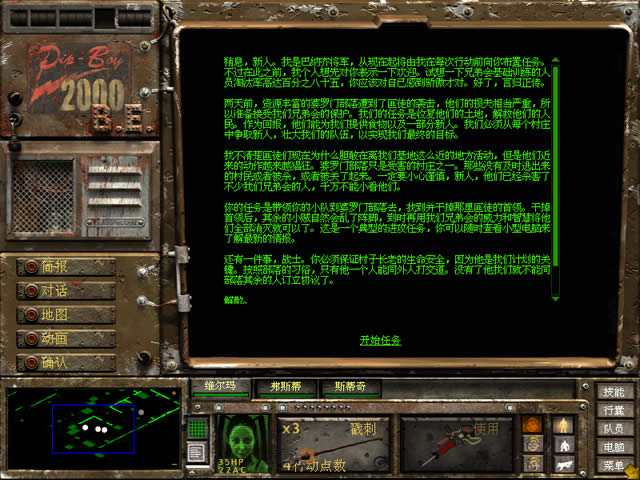Open the 对话 dialogue log
The width and height of the screenshot is (640, 480).
tap(66, 291)
